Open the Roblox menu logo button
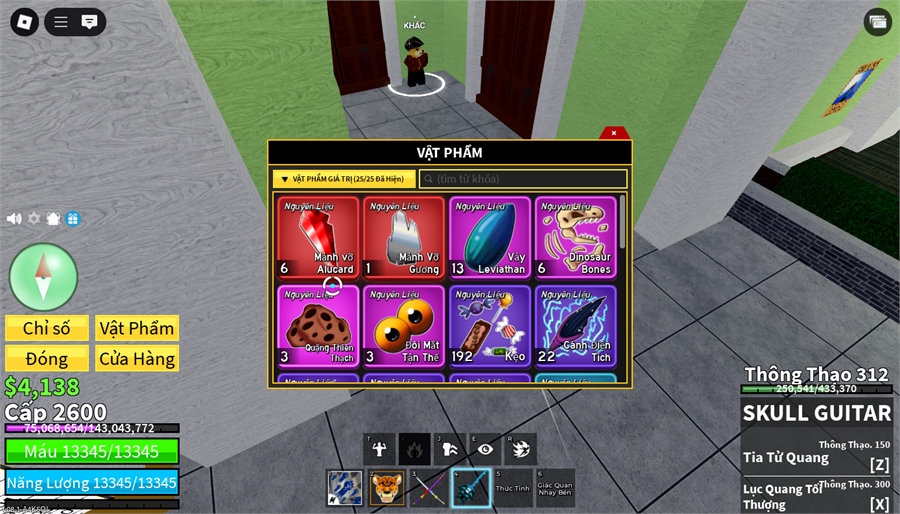 pyautogui.click(x=25, y=21)
